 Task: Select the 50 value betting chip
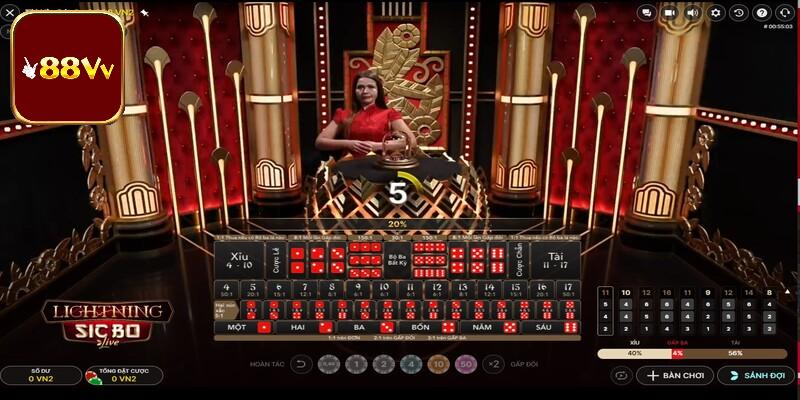tap(464, 365)
